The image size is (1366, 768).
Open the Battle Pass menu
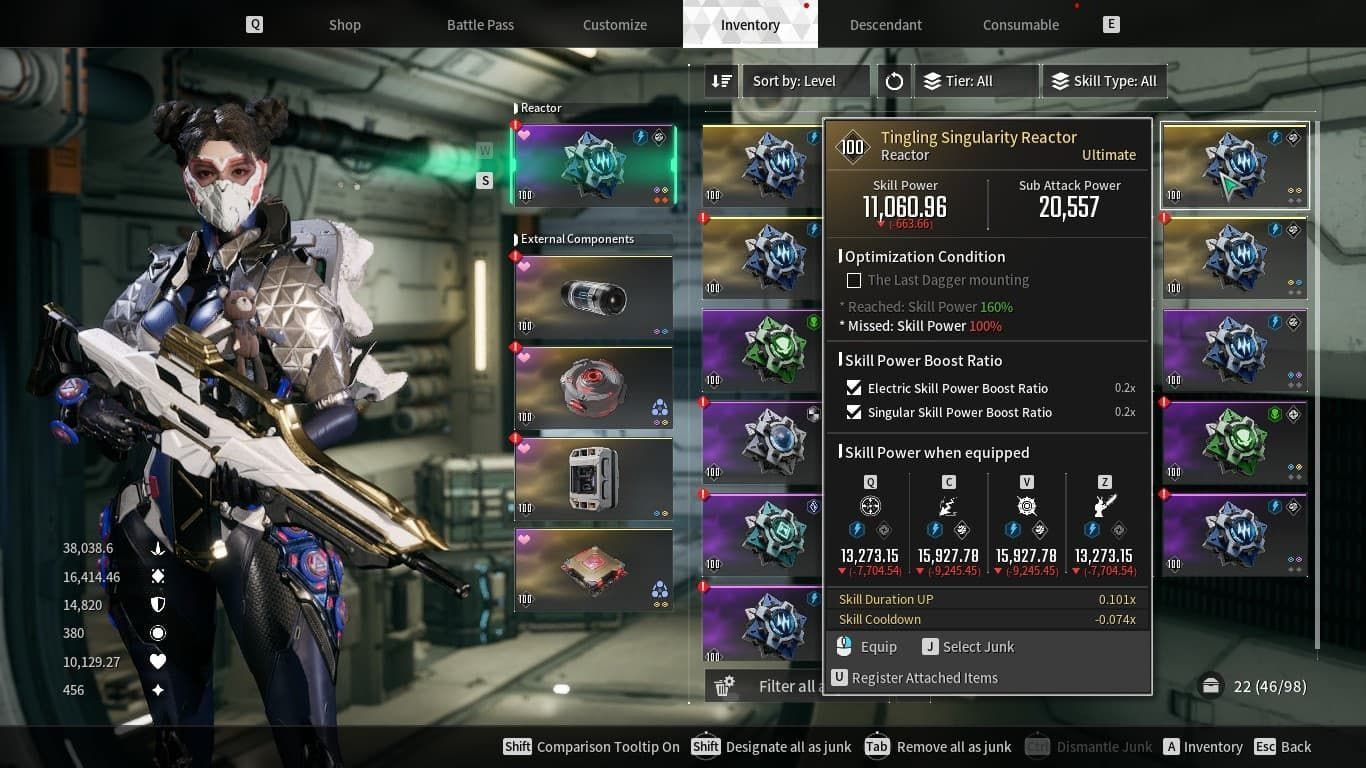point(480,24)
